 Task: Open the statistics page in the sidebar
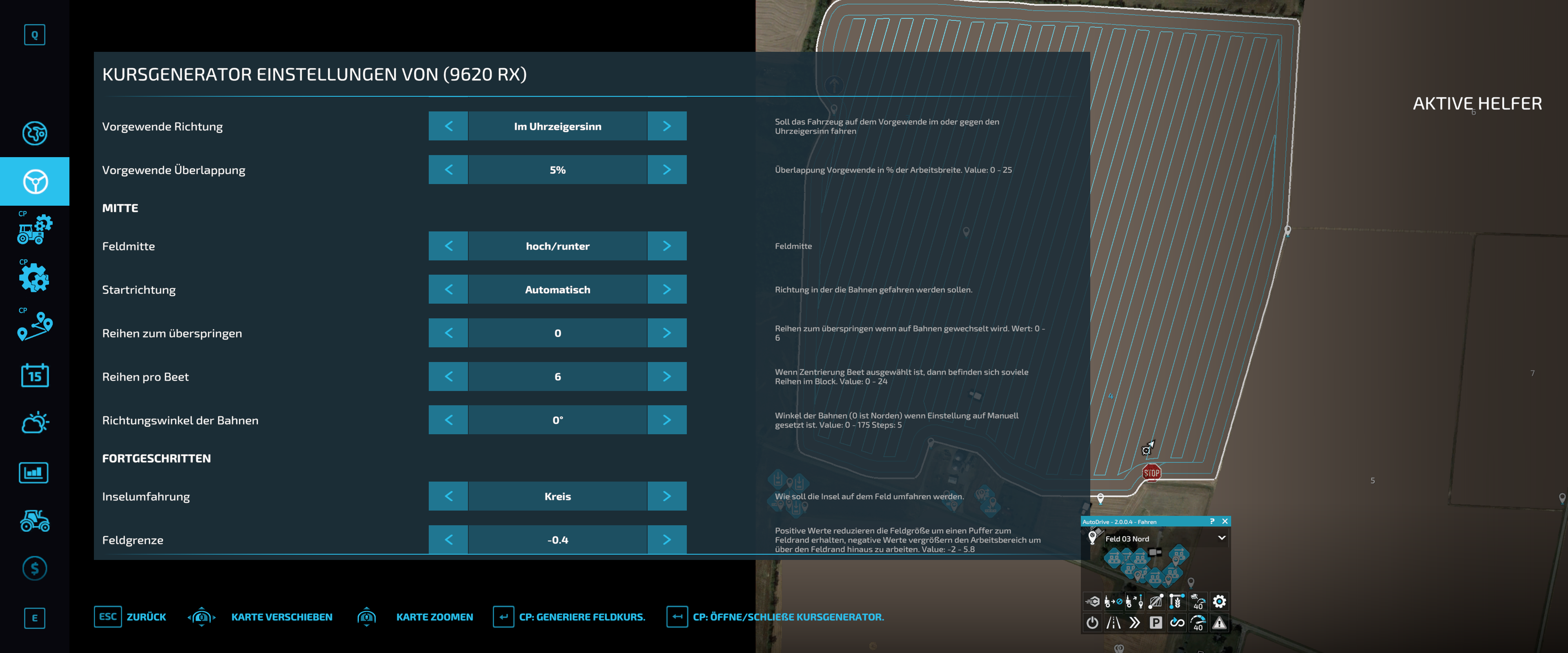pos(34,472)
